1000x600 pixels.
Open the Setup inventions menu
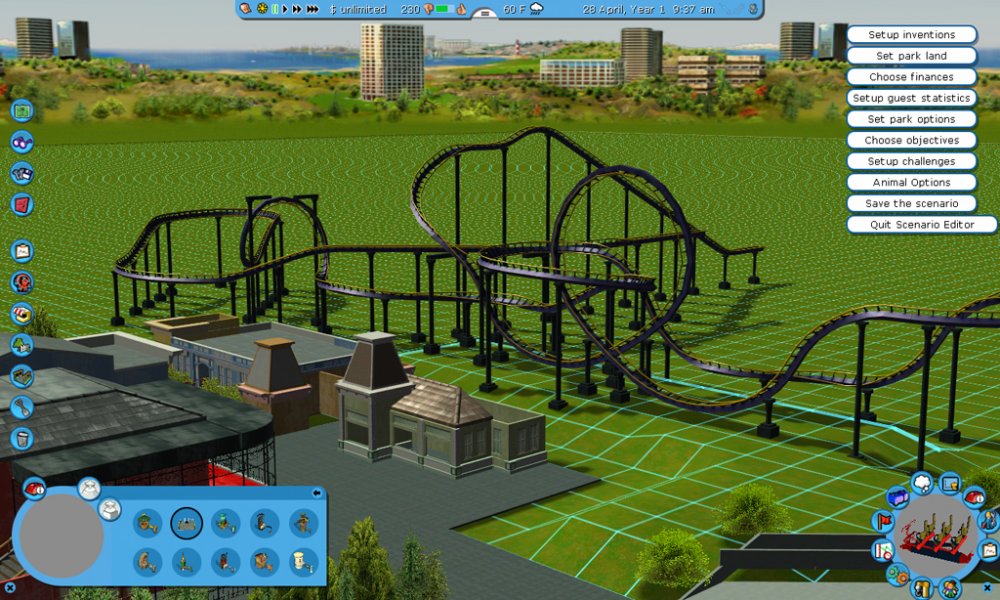911,35
